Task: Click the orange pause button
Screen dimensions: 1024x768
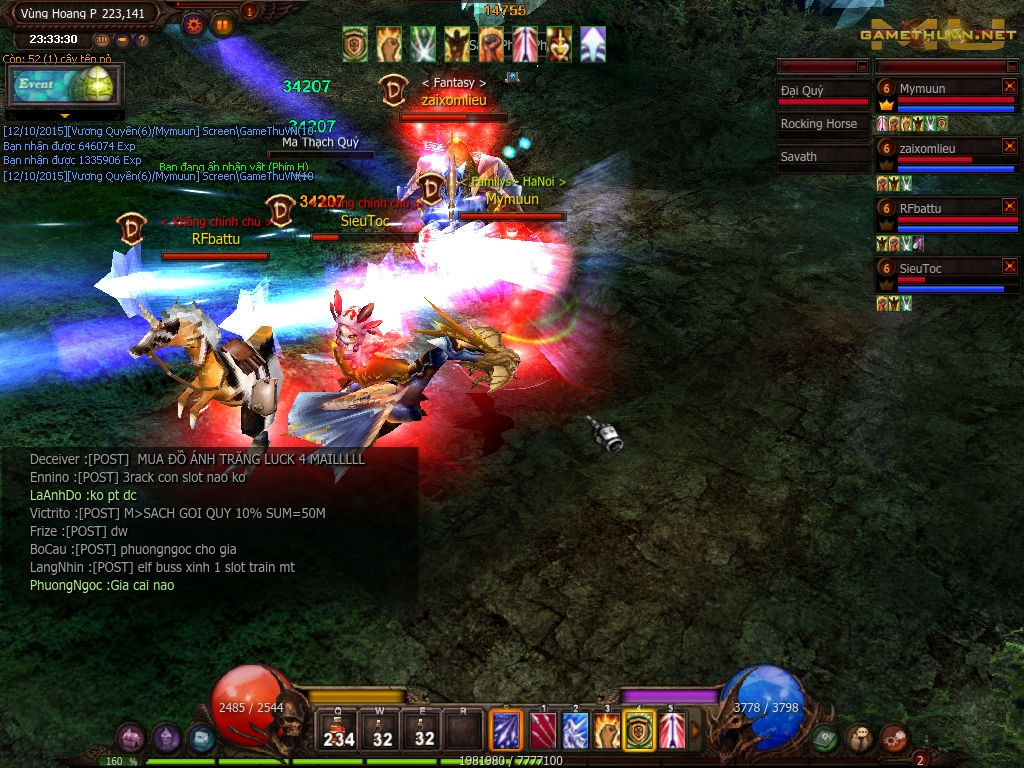Action: point(222,25)
